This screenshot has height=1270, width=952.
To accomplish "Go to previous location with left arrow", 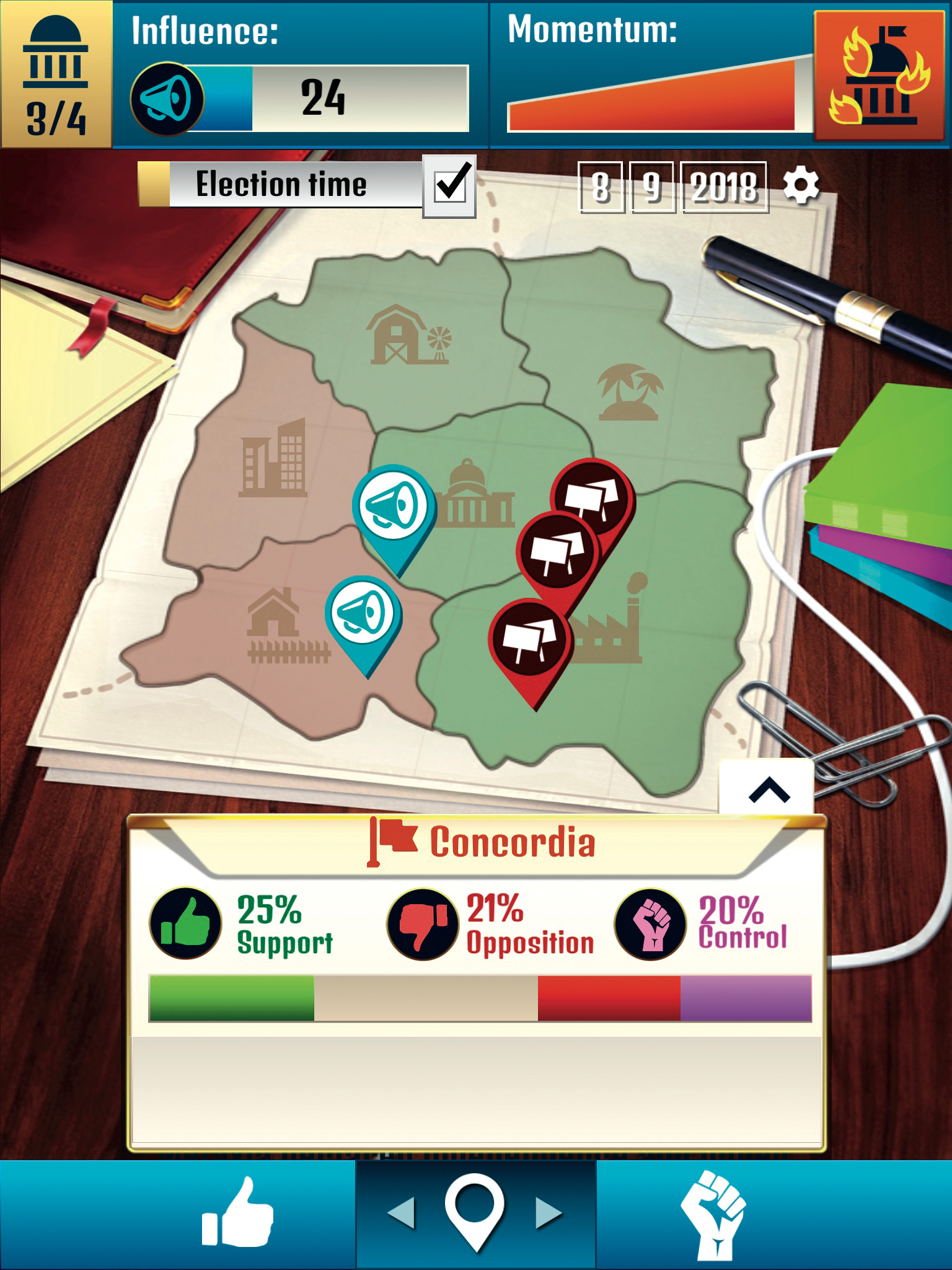I will pos(402,1213).
